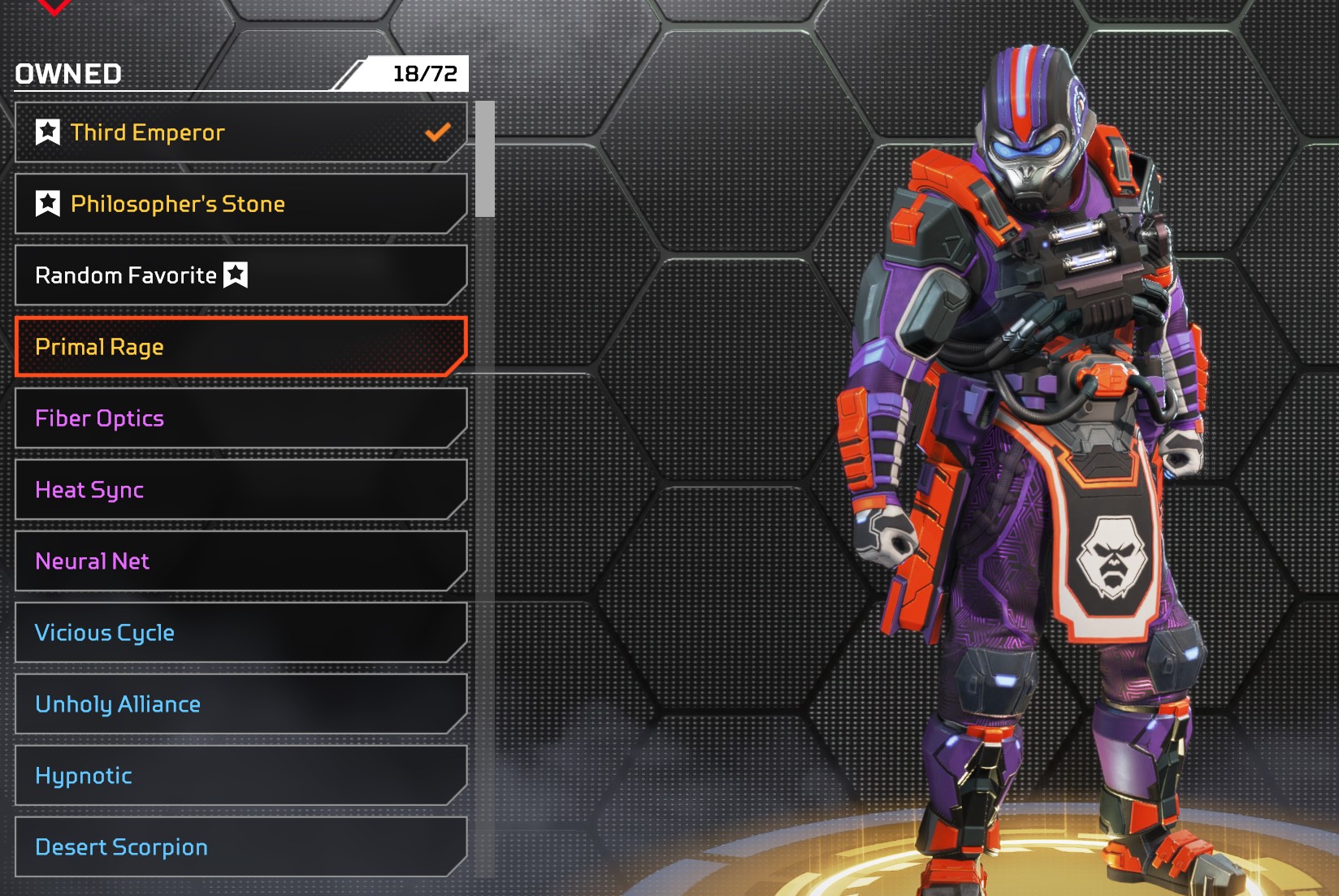1339x896 pixels.
Task: Choose the Heat Sync skin
Action: [240, 490]
